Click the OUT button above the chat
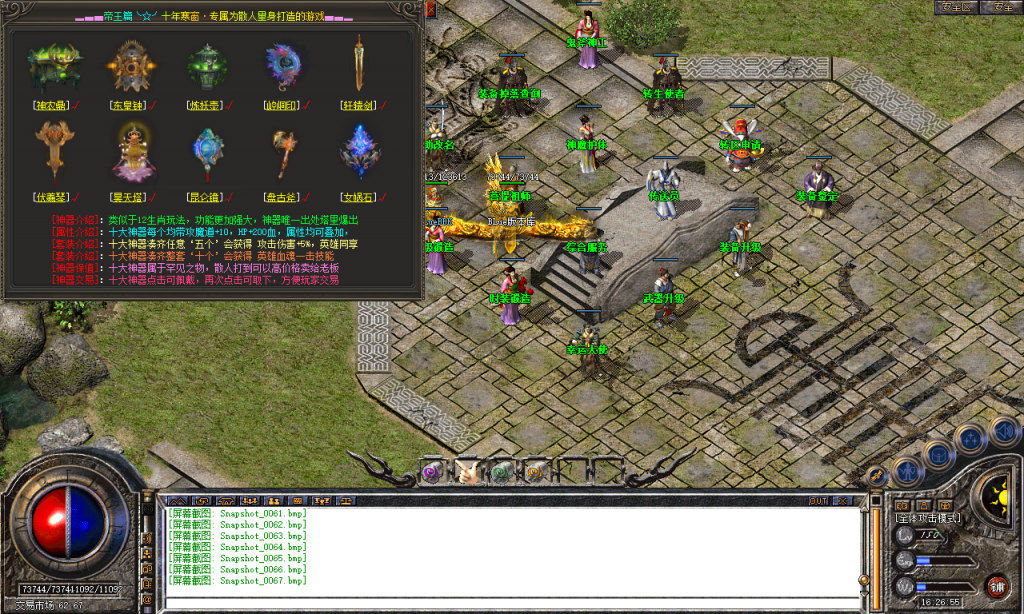The image size is (1024, 614). click(x=819, y=500)
